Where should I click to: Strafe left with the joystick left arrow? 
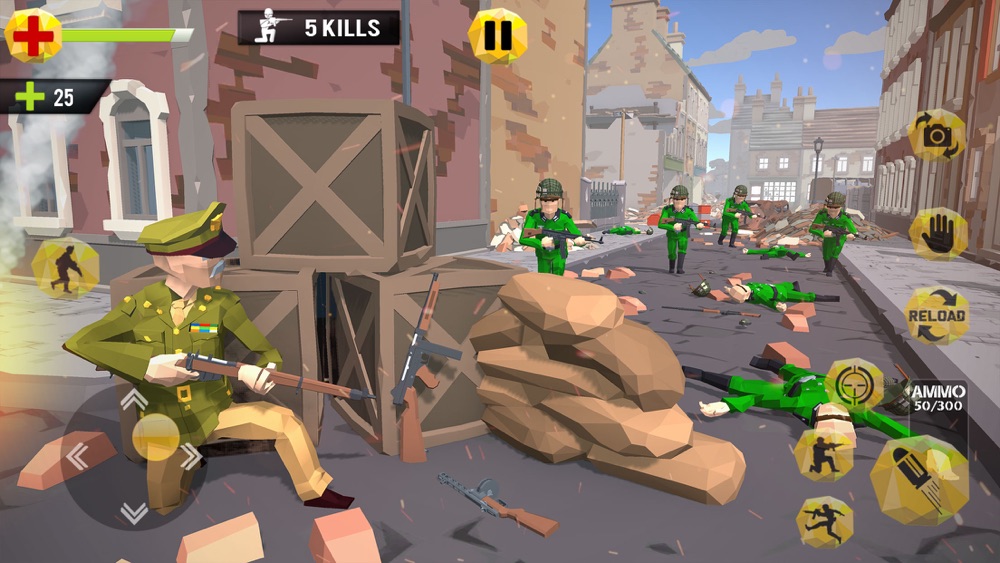77,457
